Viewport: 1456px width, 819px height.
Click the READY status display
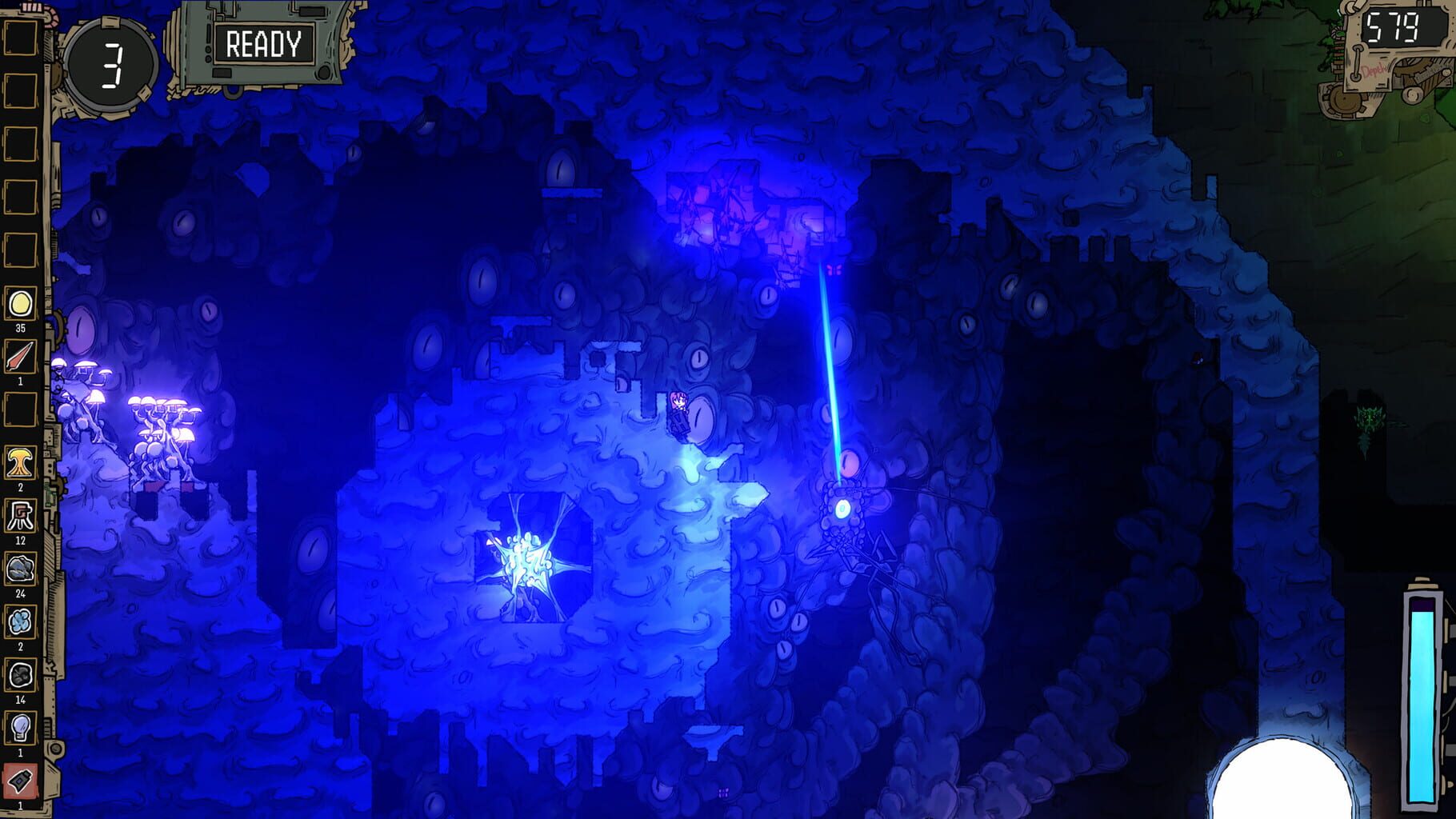(264, 44)
